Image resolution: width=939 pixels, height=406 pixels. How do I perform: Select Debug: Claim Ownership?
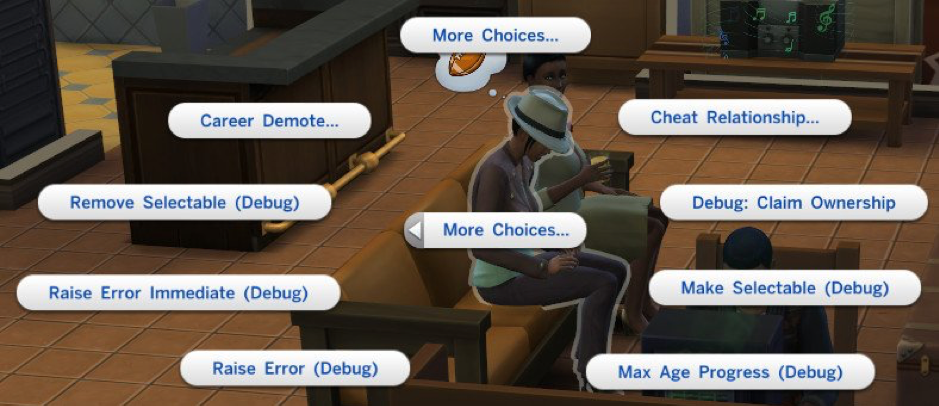click(793, 203)
